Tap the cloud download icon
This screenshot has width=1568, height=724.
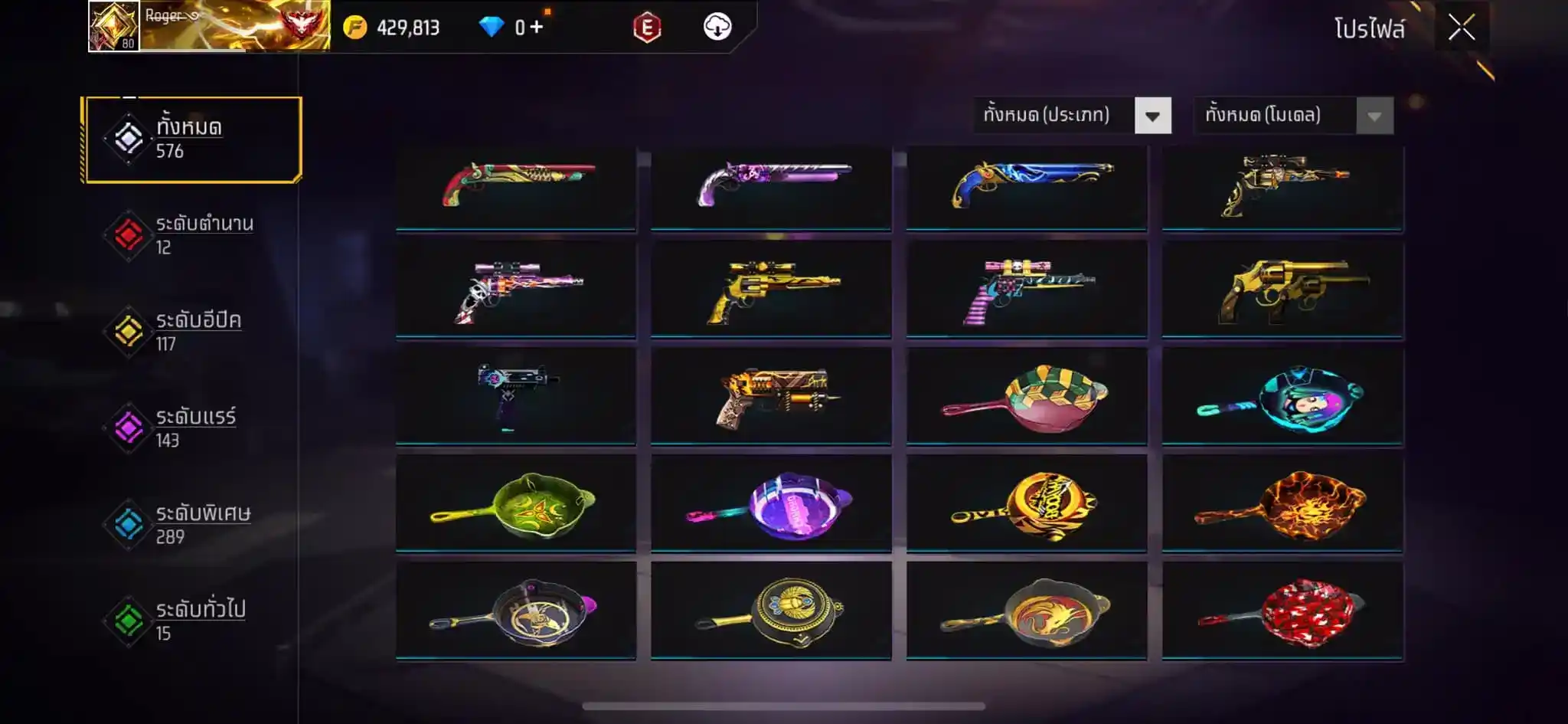717,28
